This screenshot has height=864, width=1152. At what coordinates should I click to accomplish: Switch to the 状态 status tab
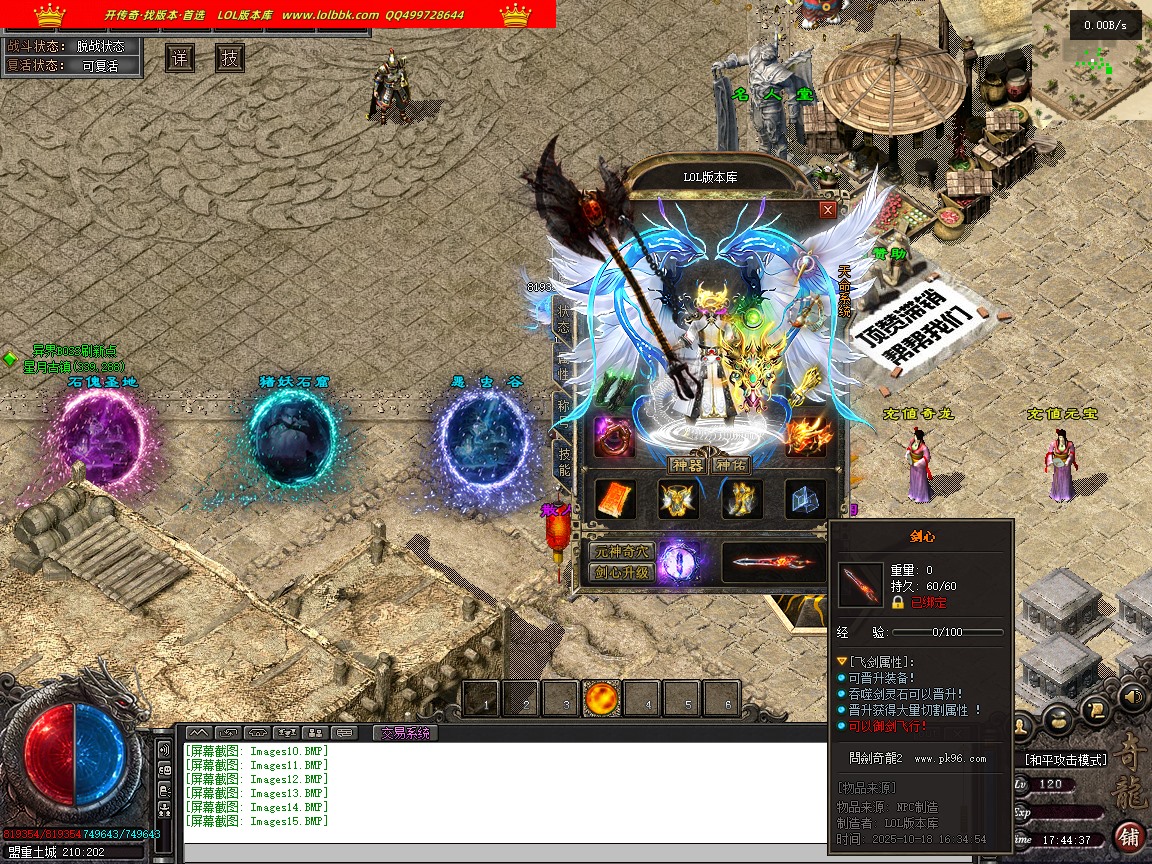tap(564, 320)
